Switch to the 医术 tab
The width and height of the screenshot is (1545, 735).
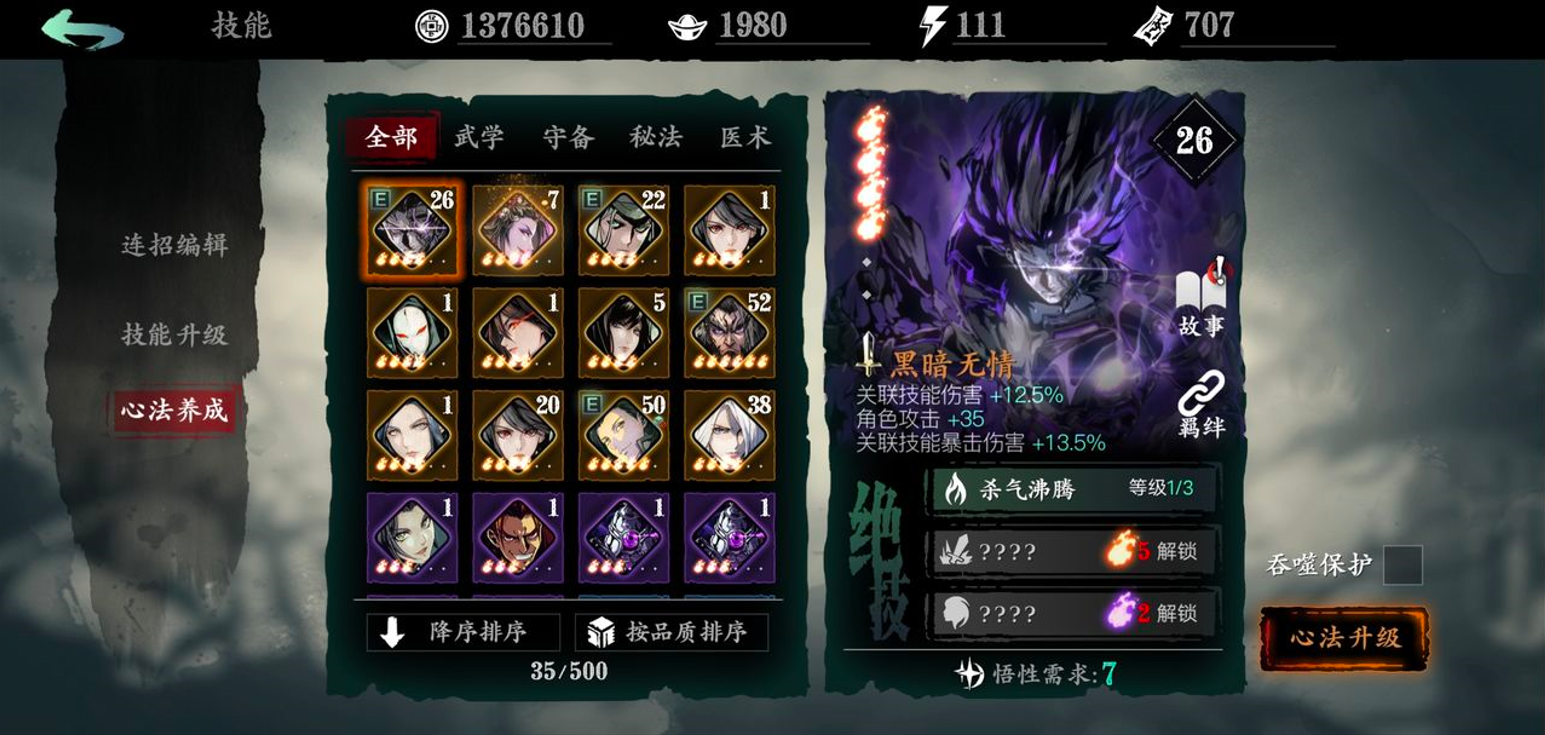coord(744,140)
